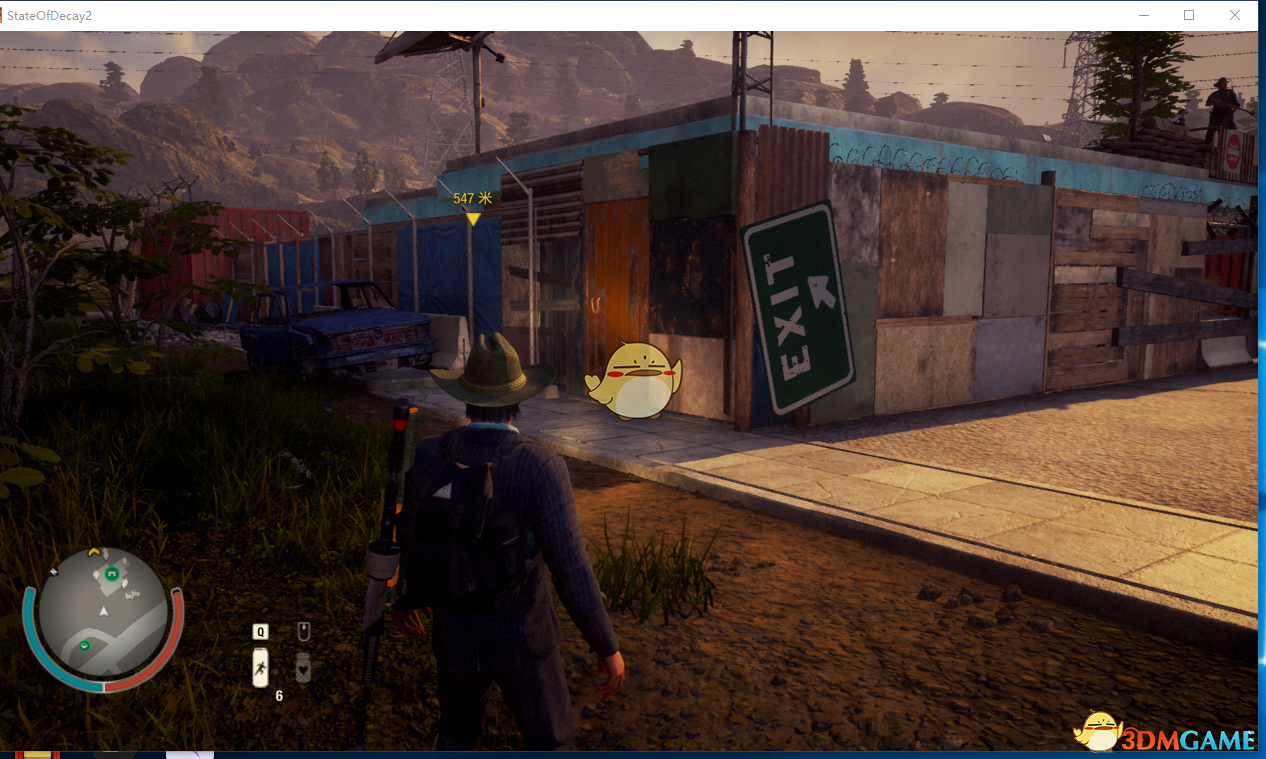Close the StateOfDecay2 window
The image size is (1266, 759).
tap(1235, 15)
